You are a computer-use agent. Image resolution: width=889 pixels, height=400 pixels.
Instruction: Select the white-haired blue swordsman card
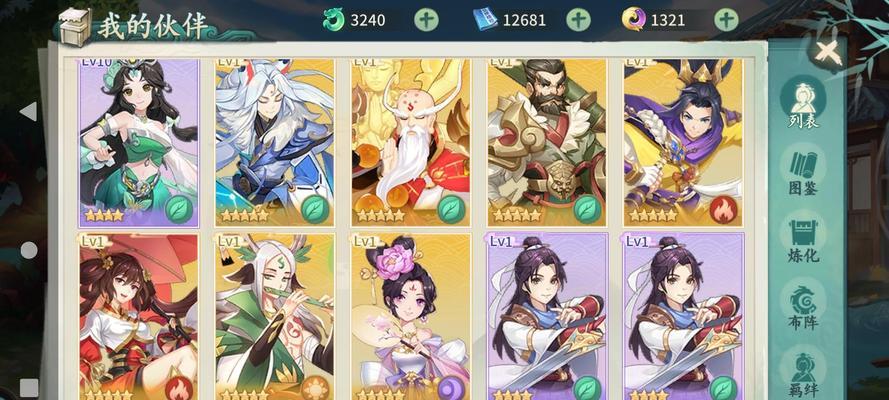pyautogui.click(x=274, y=142)
